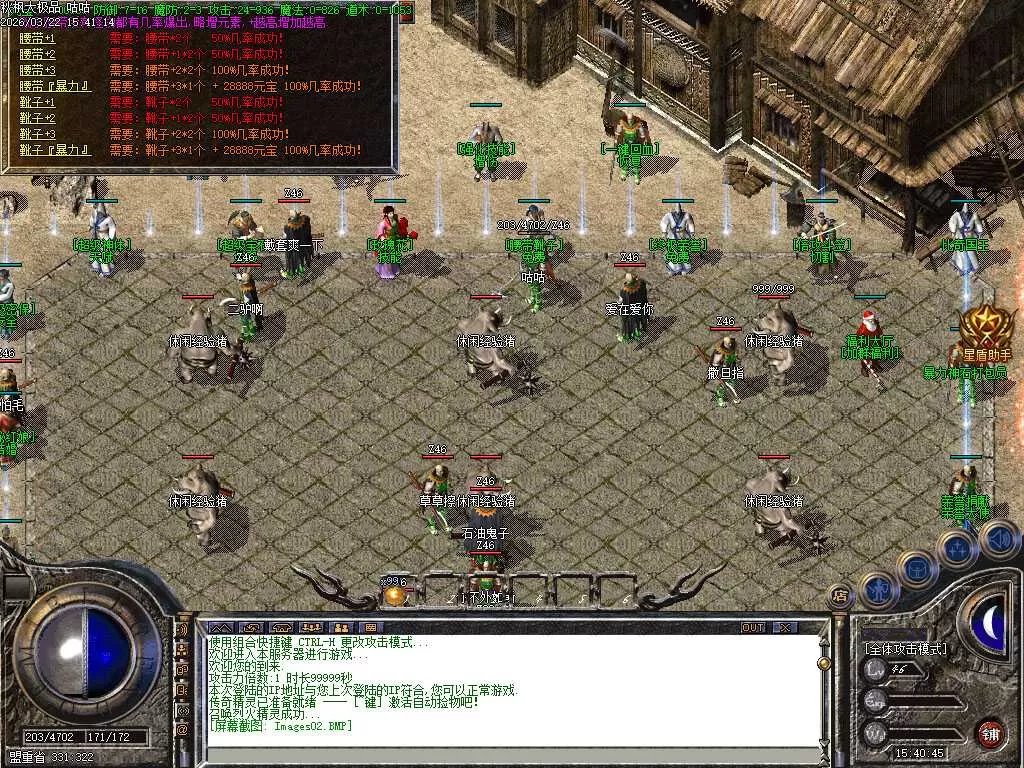Choose the 腰带+1 upgrade link
This screenshot has width=1024, height=768.
[37, 38]
